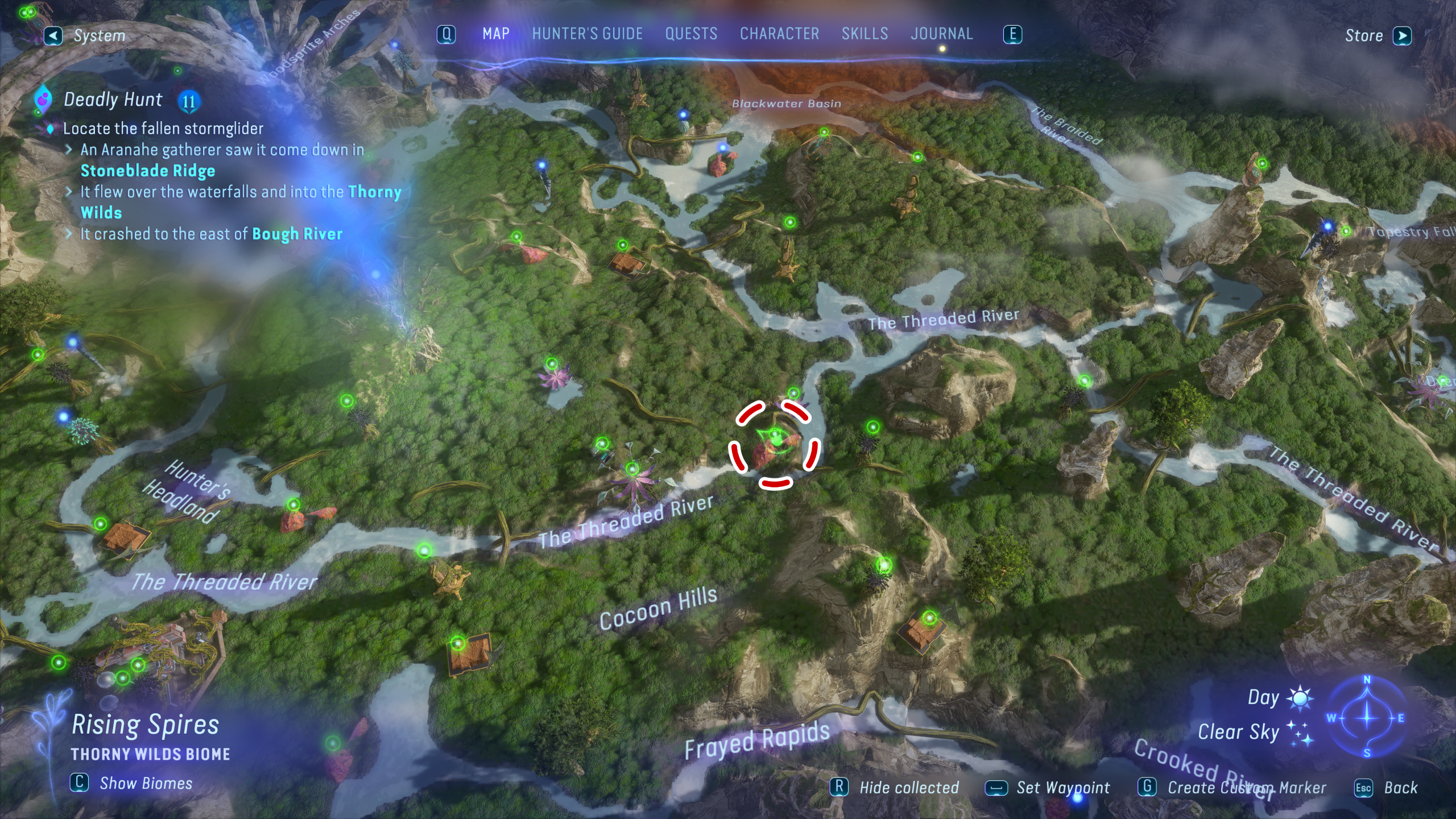Open the Journal tab
The height and width of the screenshot is (819, 1456).
click(x=941, y=34)
